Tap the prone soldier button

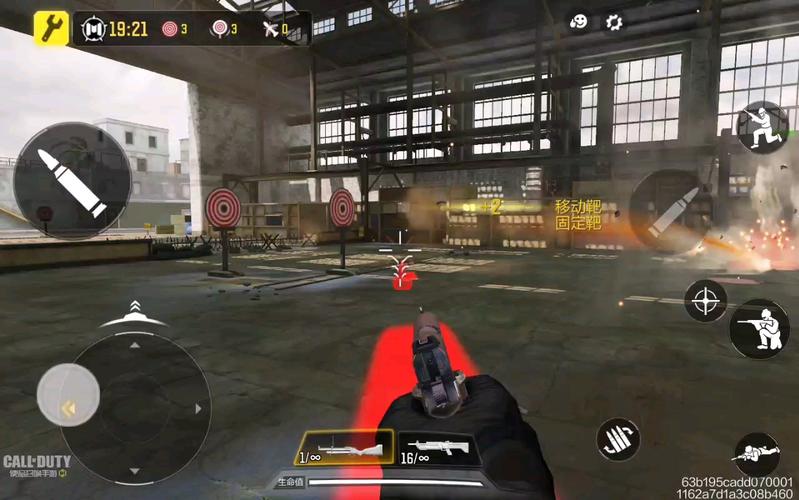[756, 456]
